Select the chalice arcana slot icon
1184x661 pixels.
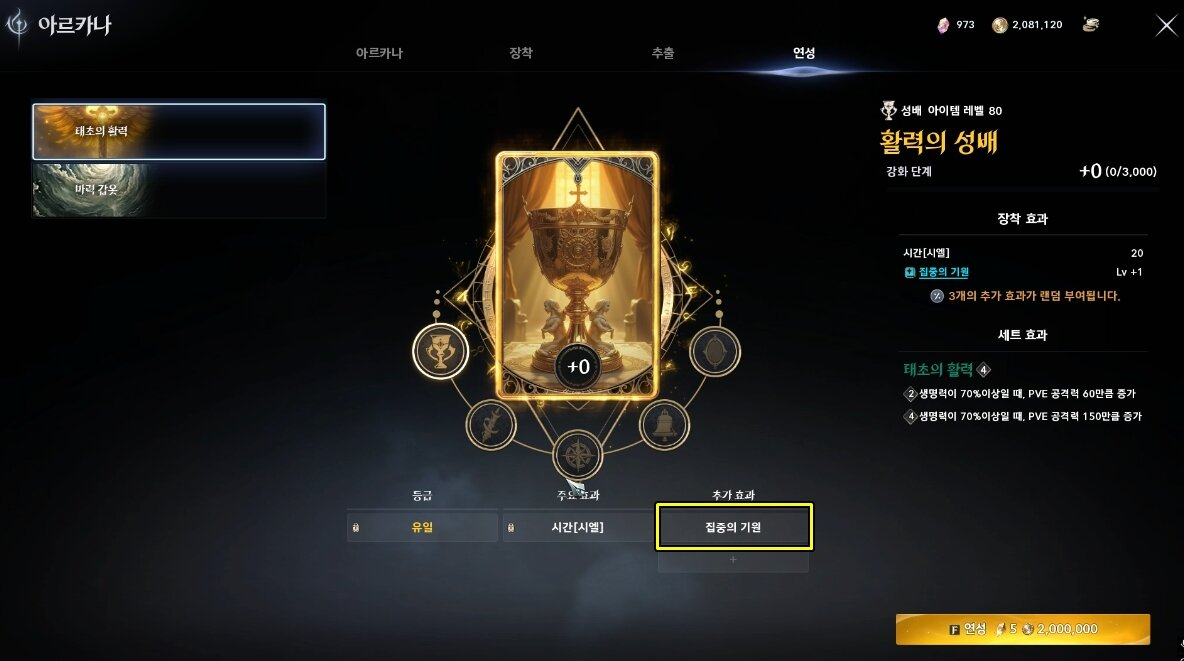tap(440, 351)
